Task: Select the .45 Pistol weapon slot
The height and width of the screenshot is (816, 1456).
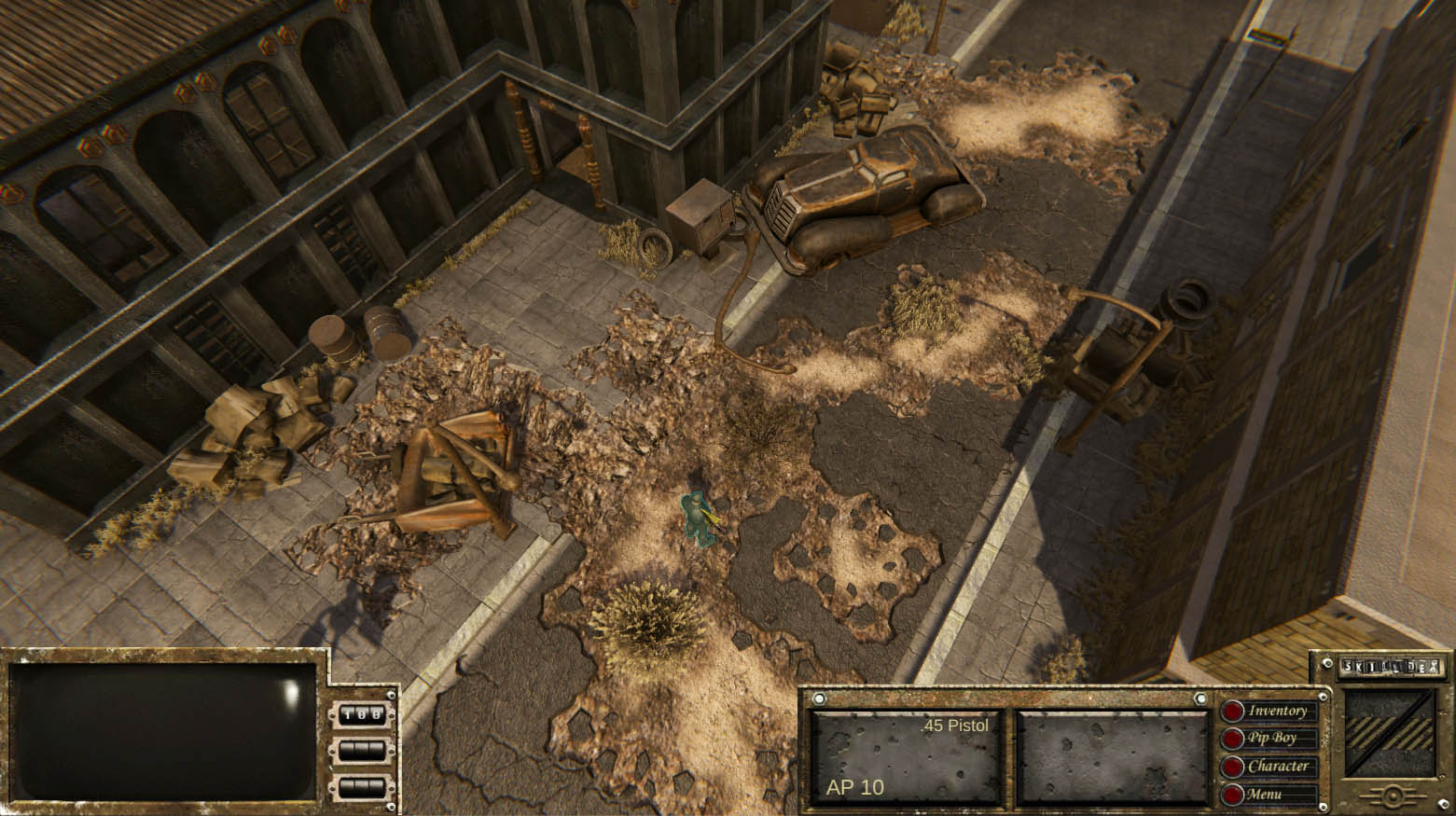Action: coord(905,756)
